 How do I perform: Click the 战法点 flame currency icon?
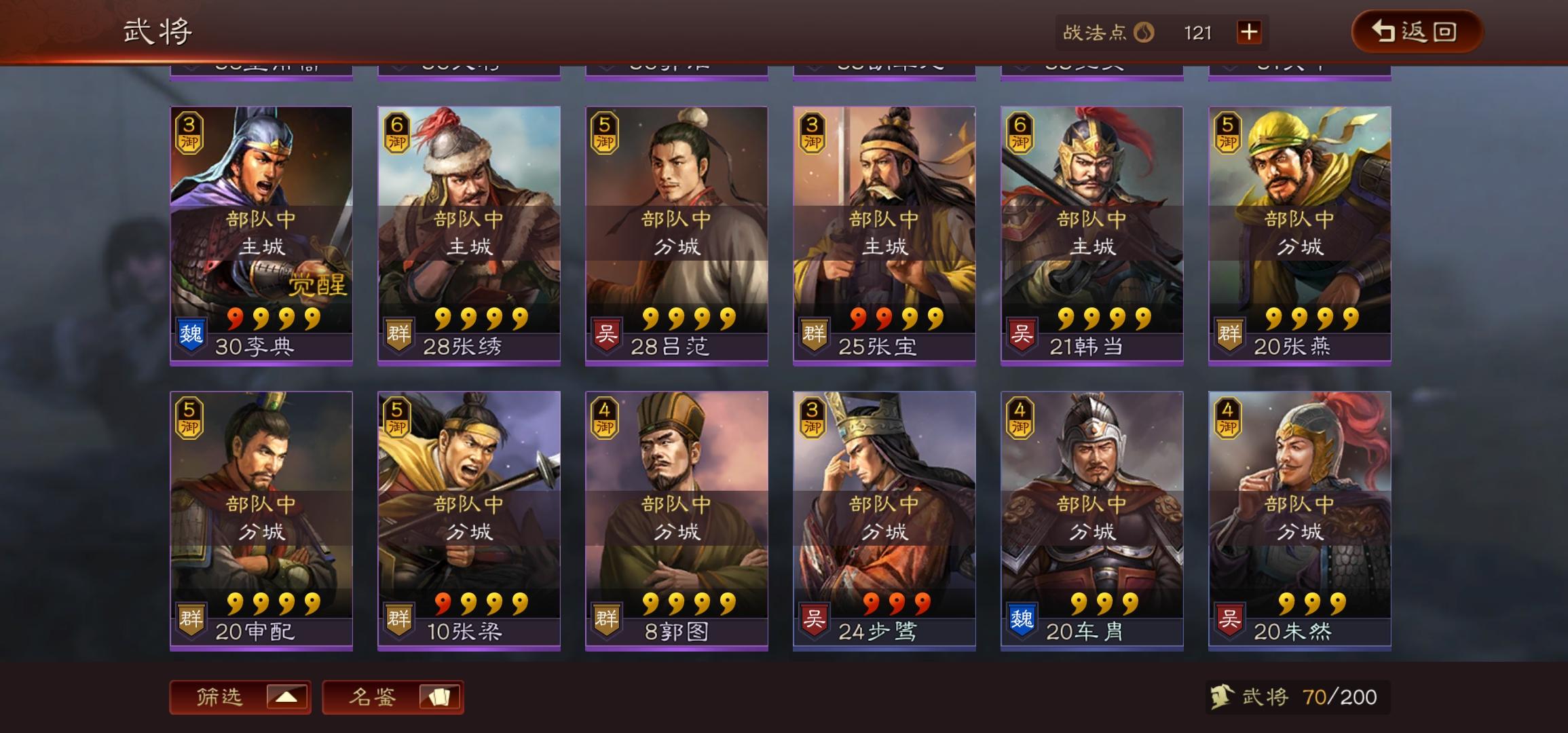(x=1142, y=33)
